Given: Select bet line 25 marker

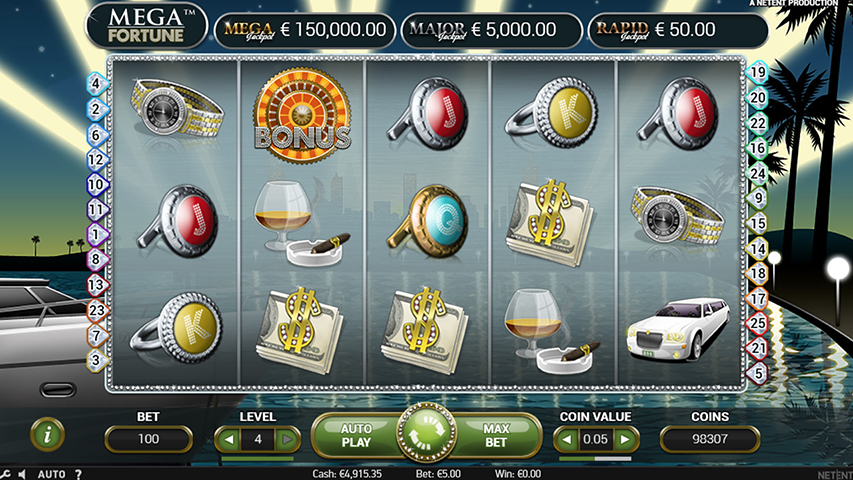Looking at the screenshot, I should (x=758, y=323).
